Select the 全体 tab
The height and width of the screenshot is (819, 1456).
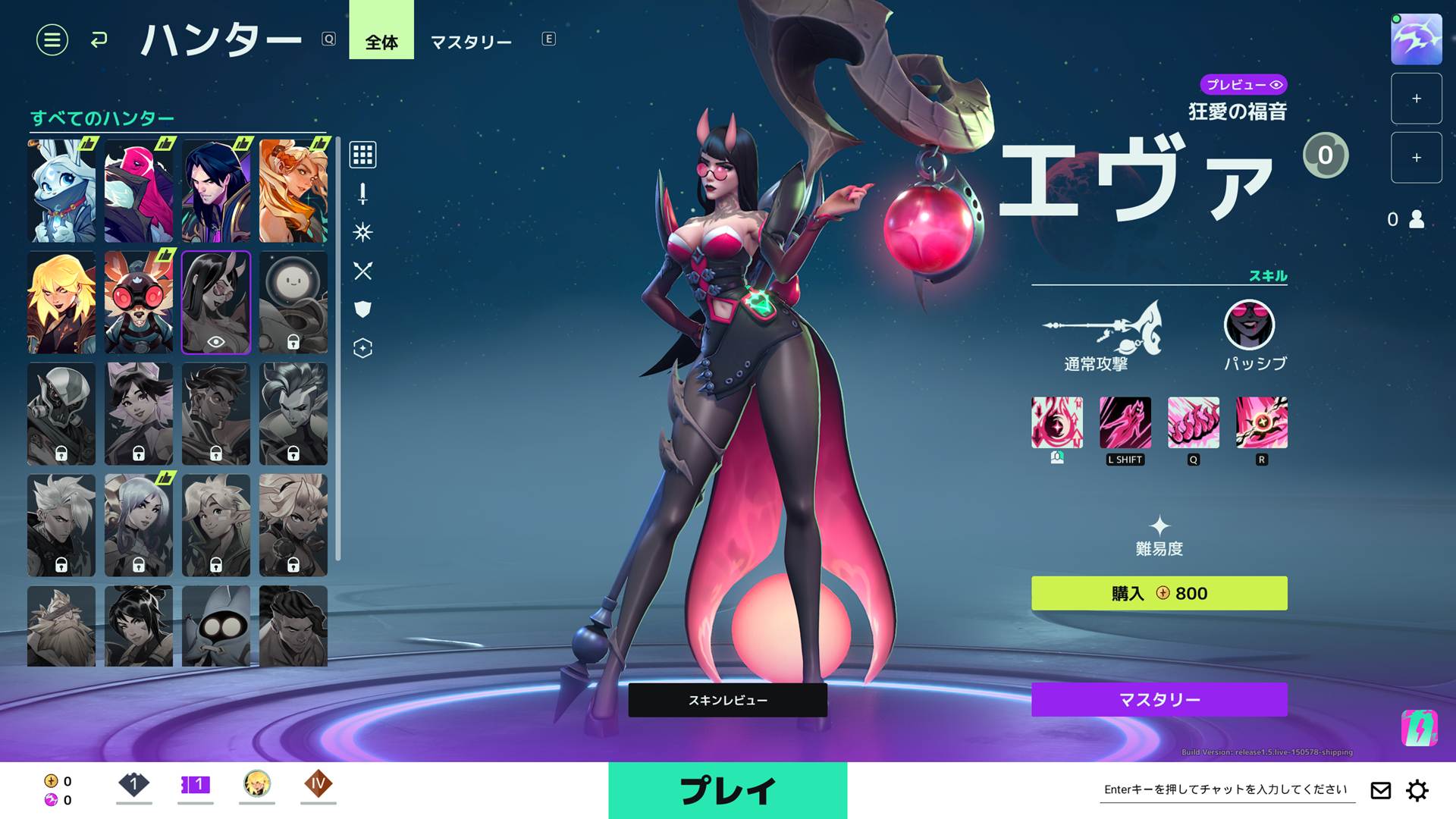click(381, 42)
